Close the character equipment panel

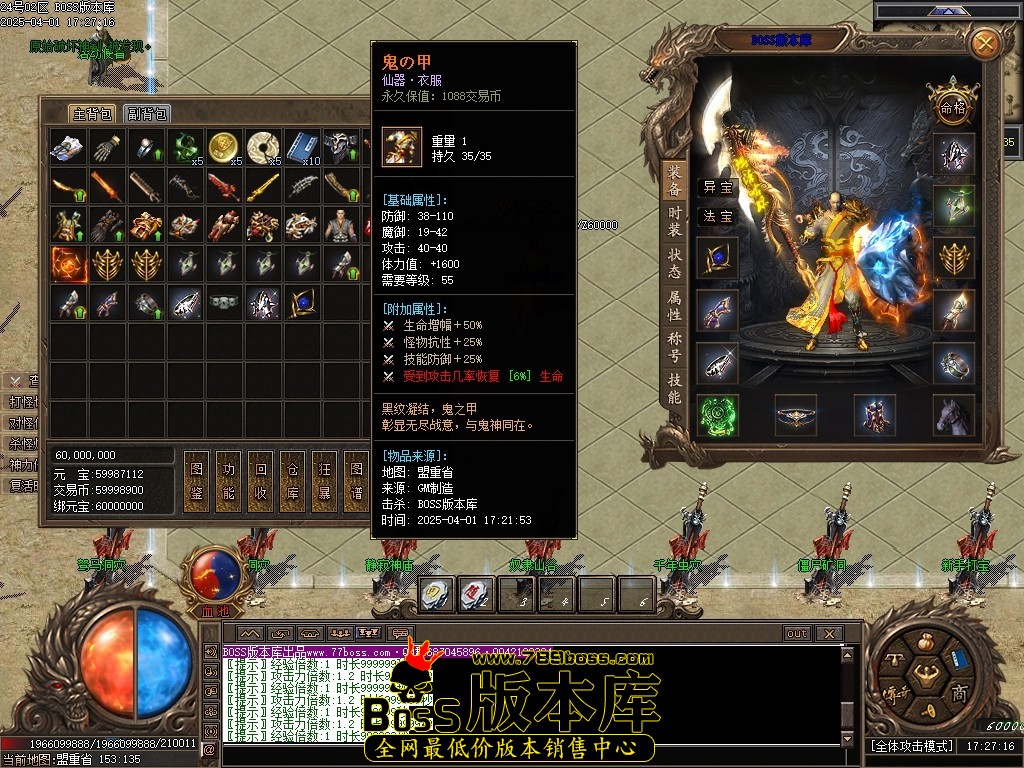point(985,43)
